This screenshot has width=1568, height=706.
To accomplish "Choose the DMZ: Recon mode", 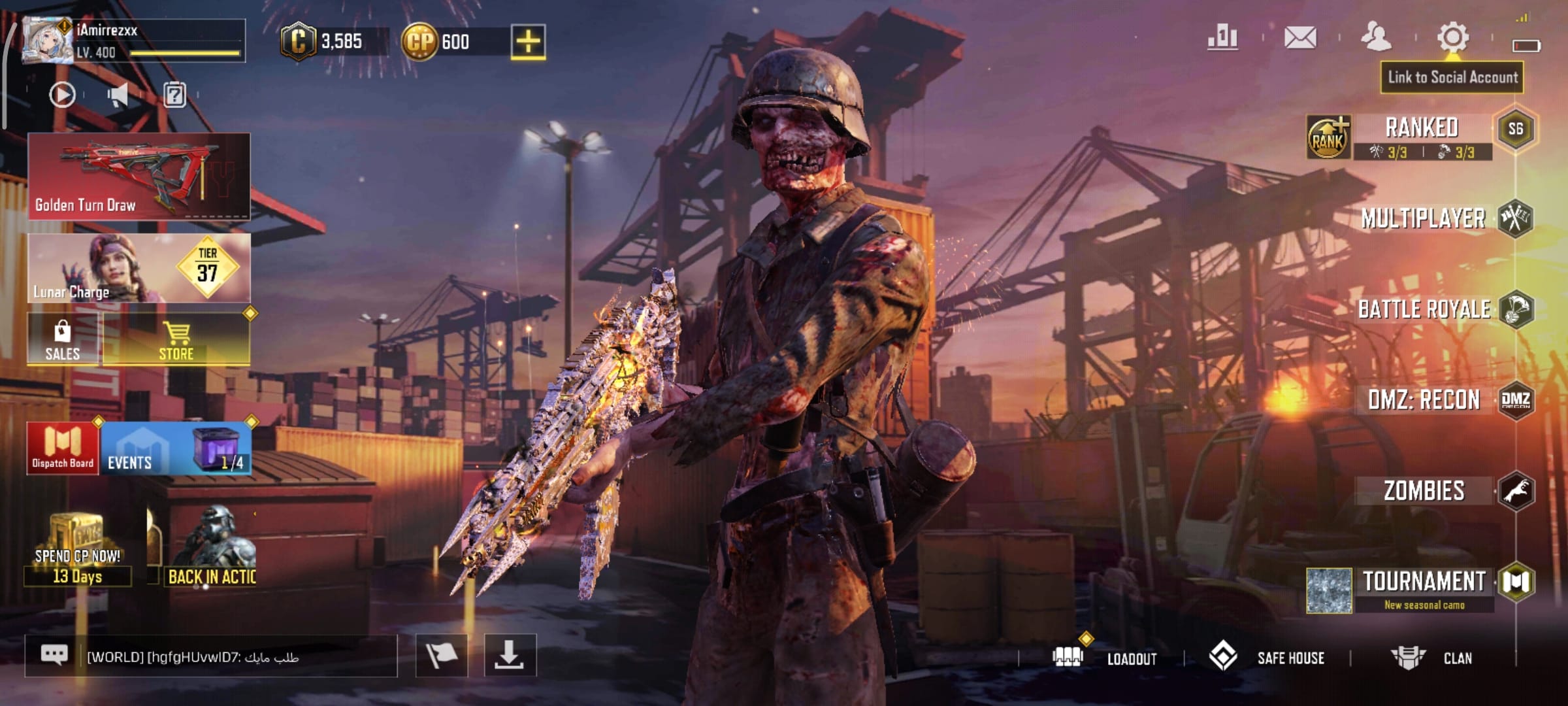I will point(1424,399).
